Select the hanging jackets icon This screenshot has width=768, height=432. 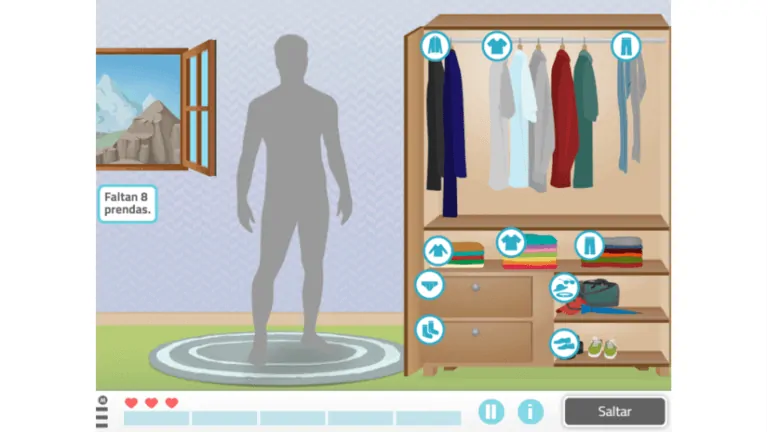coord(435,45)
